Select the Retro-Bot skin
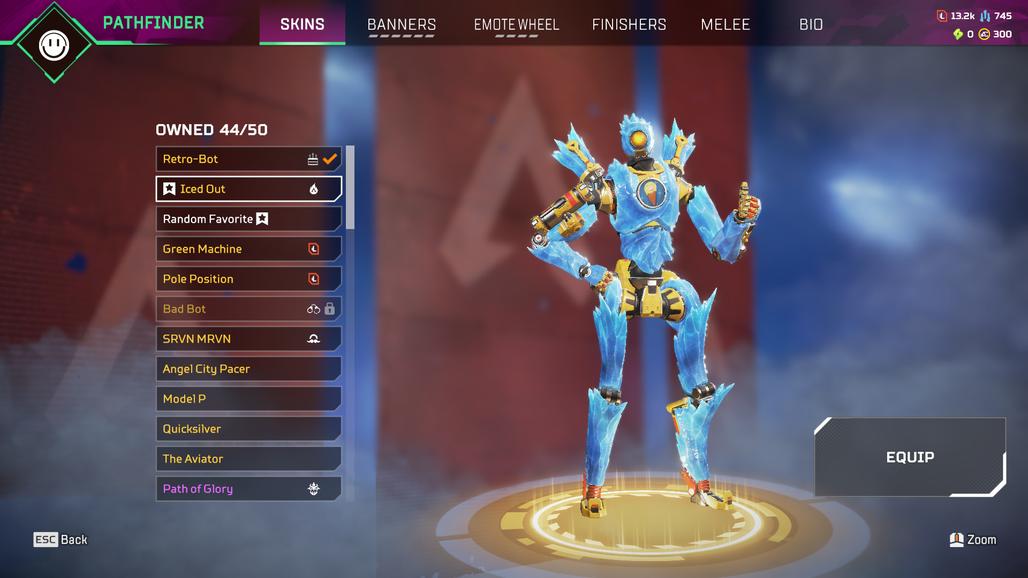Viewport: 1028px width, 578px height. click(x=248, y=159)
